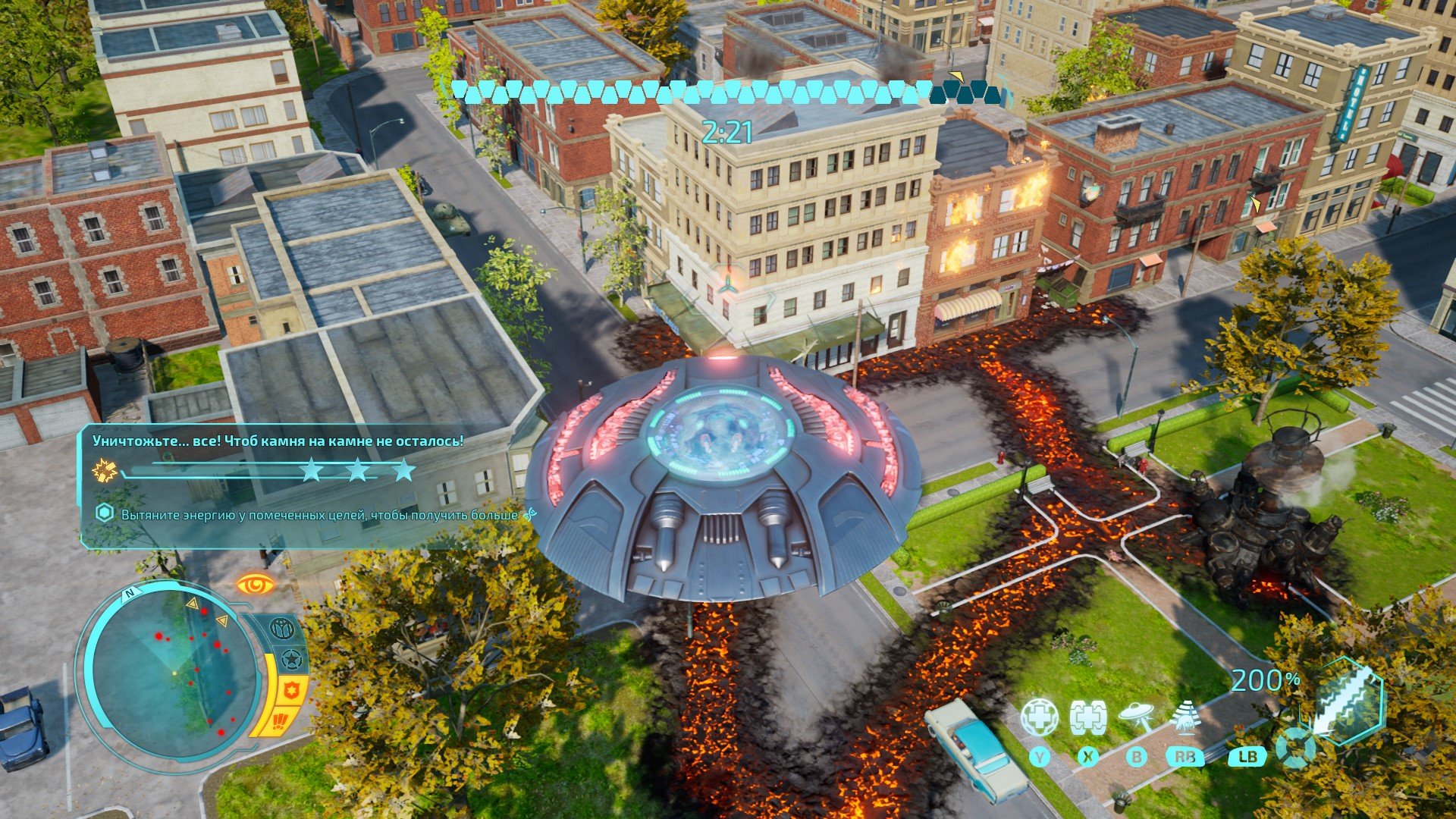Activate the round shield repair ability icon
This screenshot has height=819, width=1456.
click(1039, 717)
